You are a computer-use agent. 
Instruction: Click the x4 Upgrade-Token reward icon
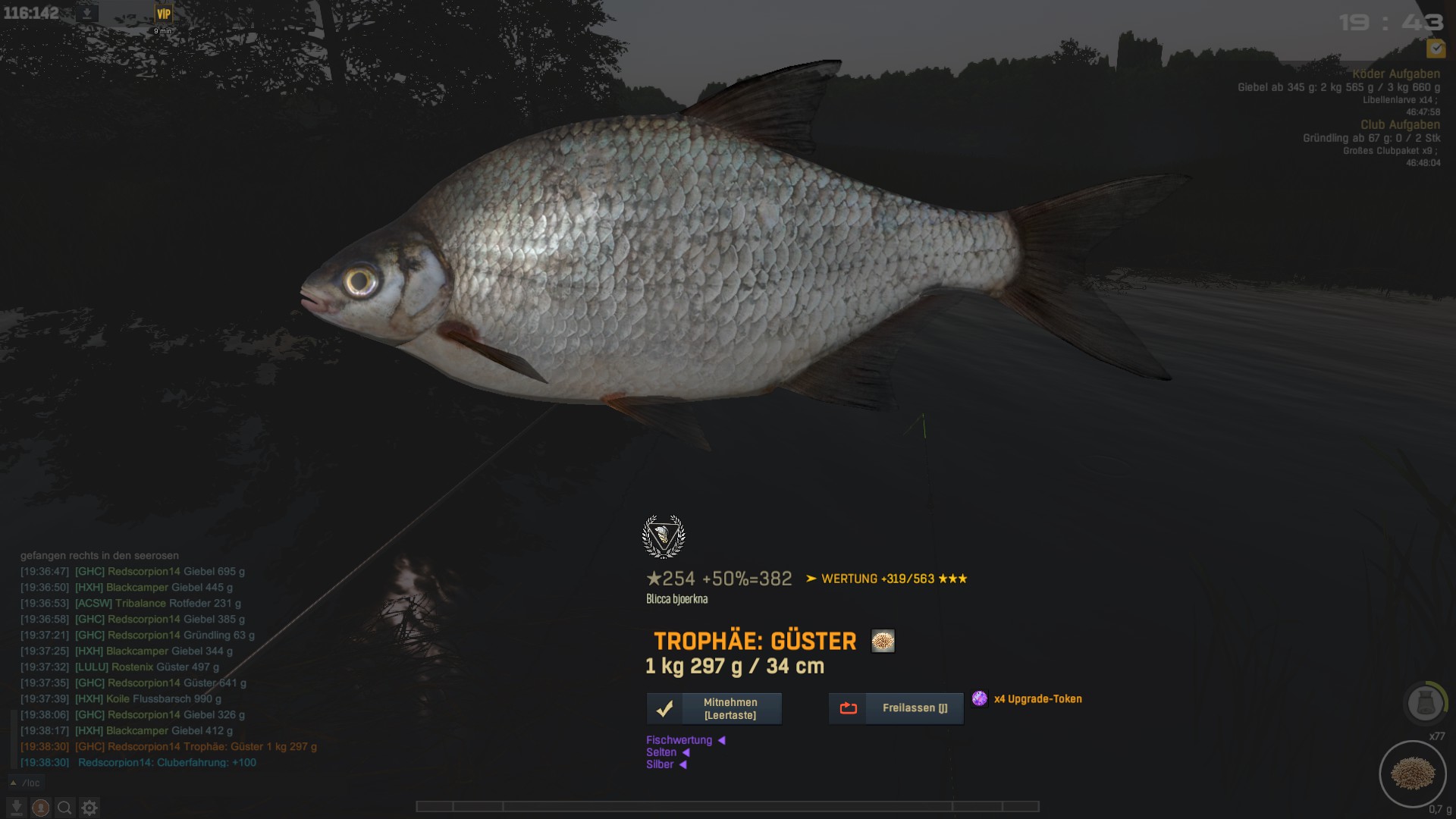coord(980,698)
